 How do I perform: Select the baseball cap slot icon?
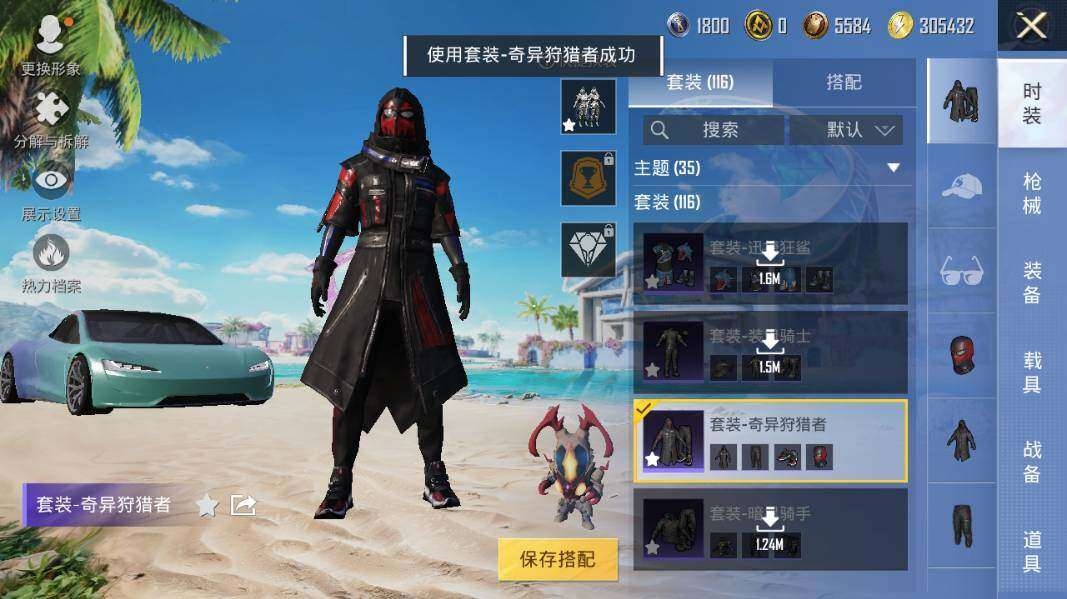(x=961, y=185)
